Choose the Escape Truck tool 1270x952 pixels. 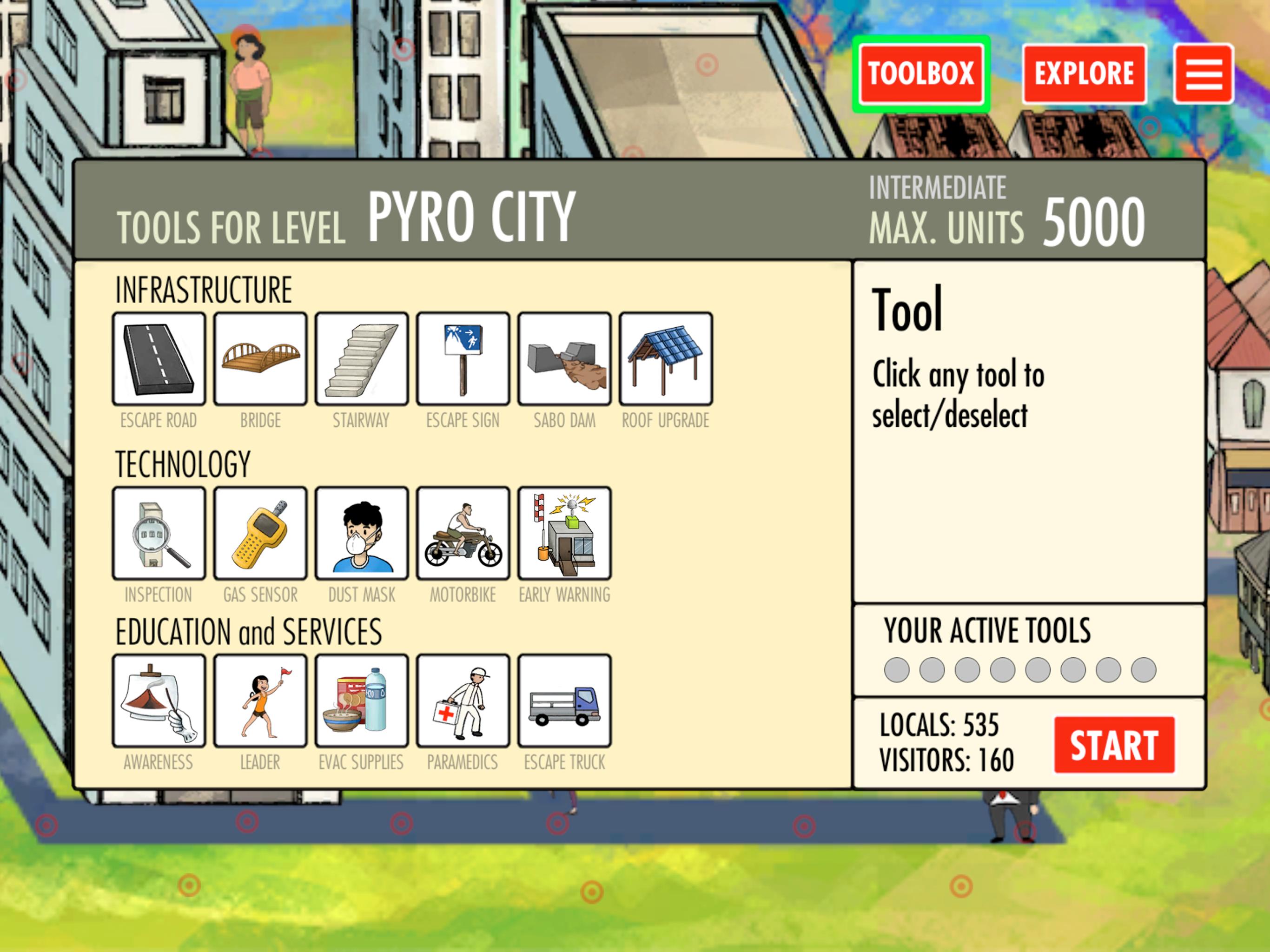(564, 701)
